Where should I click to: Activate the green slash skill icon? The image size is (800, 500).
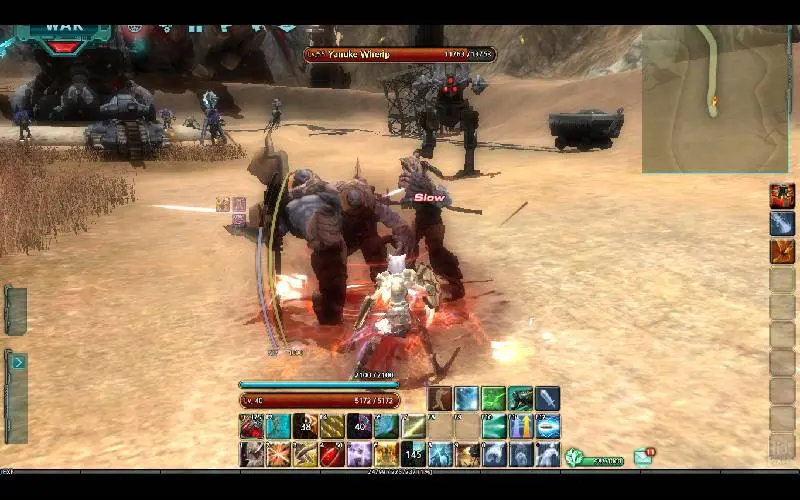(494, 399)
